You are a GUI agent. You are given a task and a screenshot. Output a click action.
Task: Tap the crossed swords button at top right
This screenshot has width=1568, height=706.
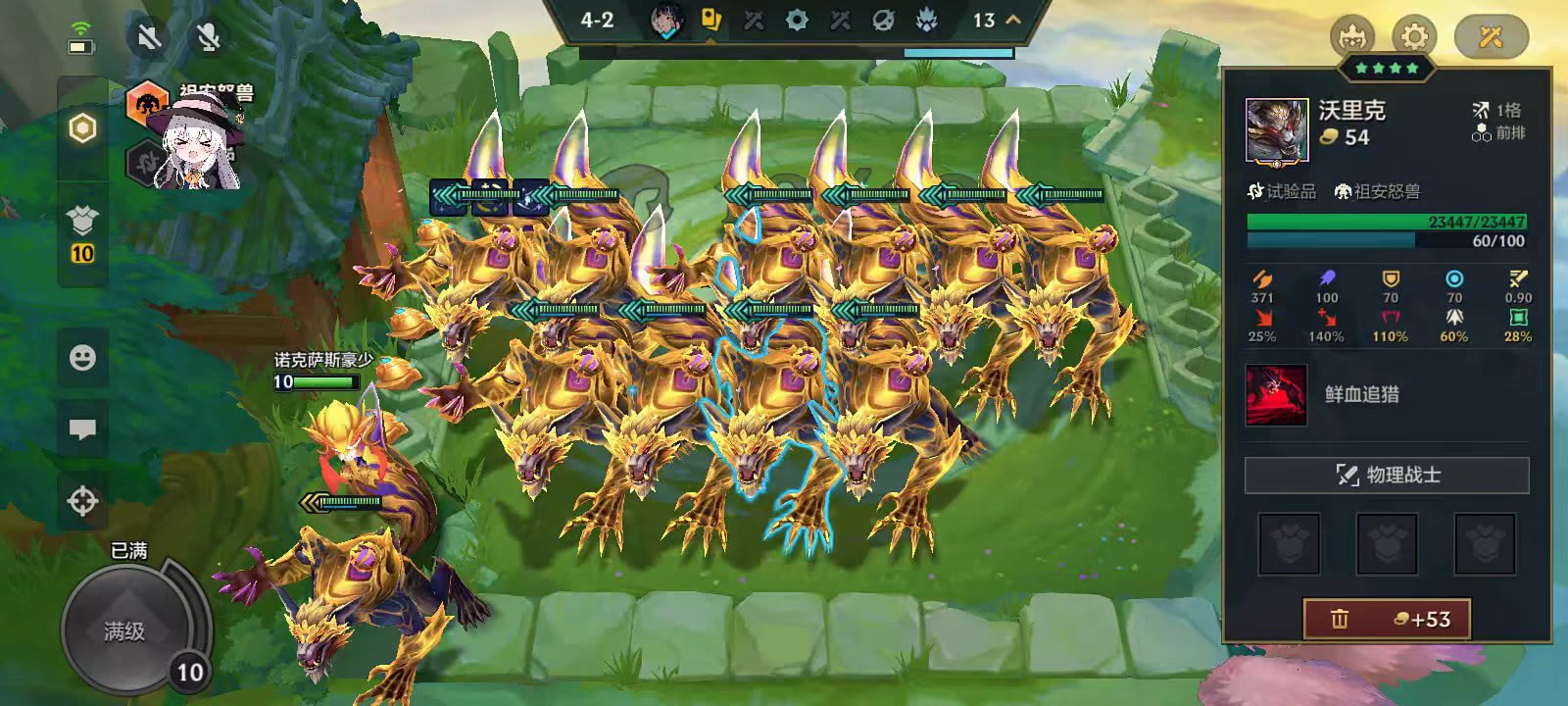point(1491,37)
